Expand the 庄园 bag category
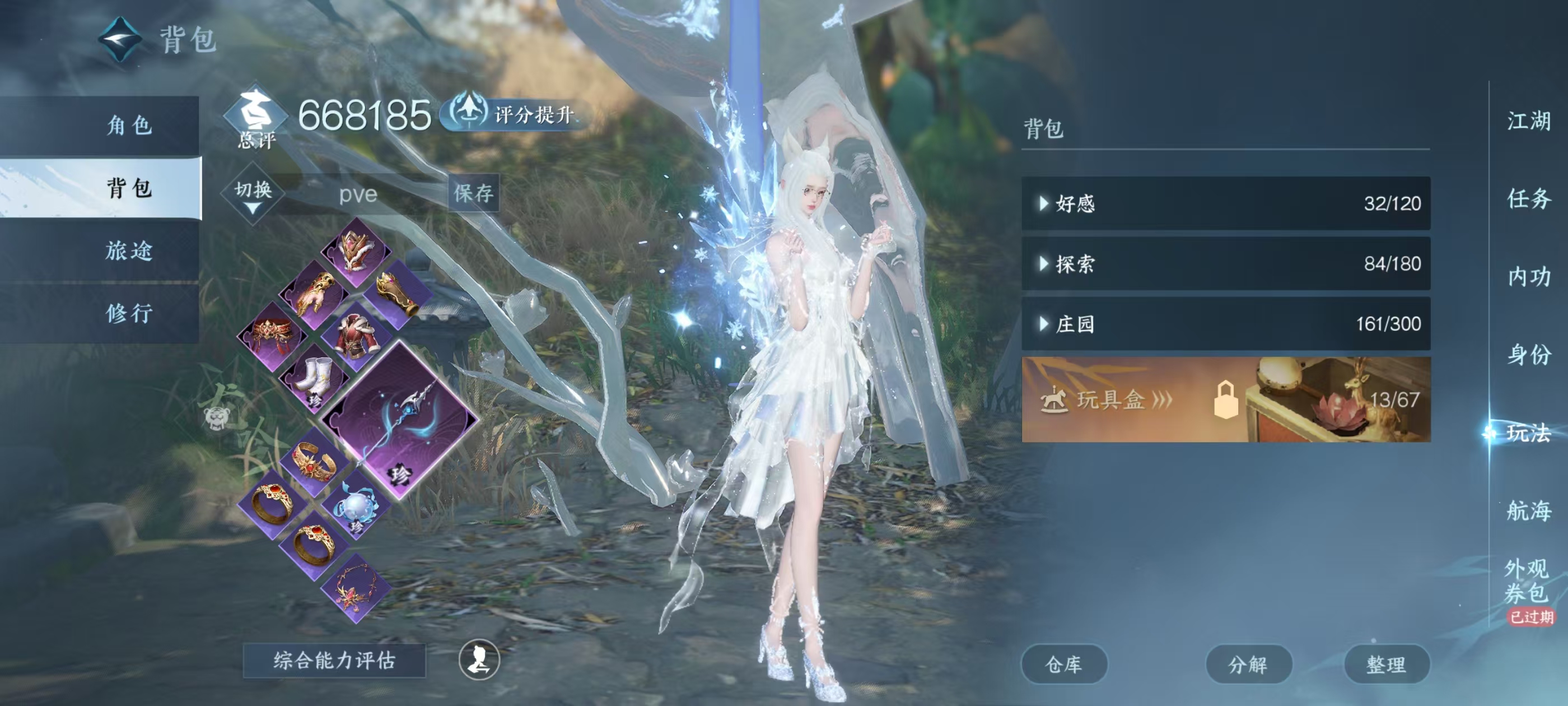 pyautogui.click(x=1225, y=323)
